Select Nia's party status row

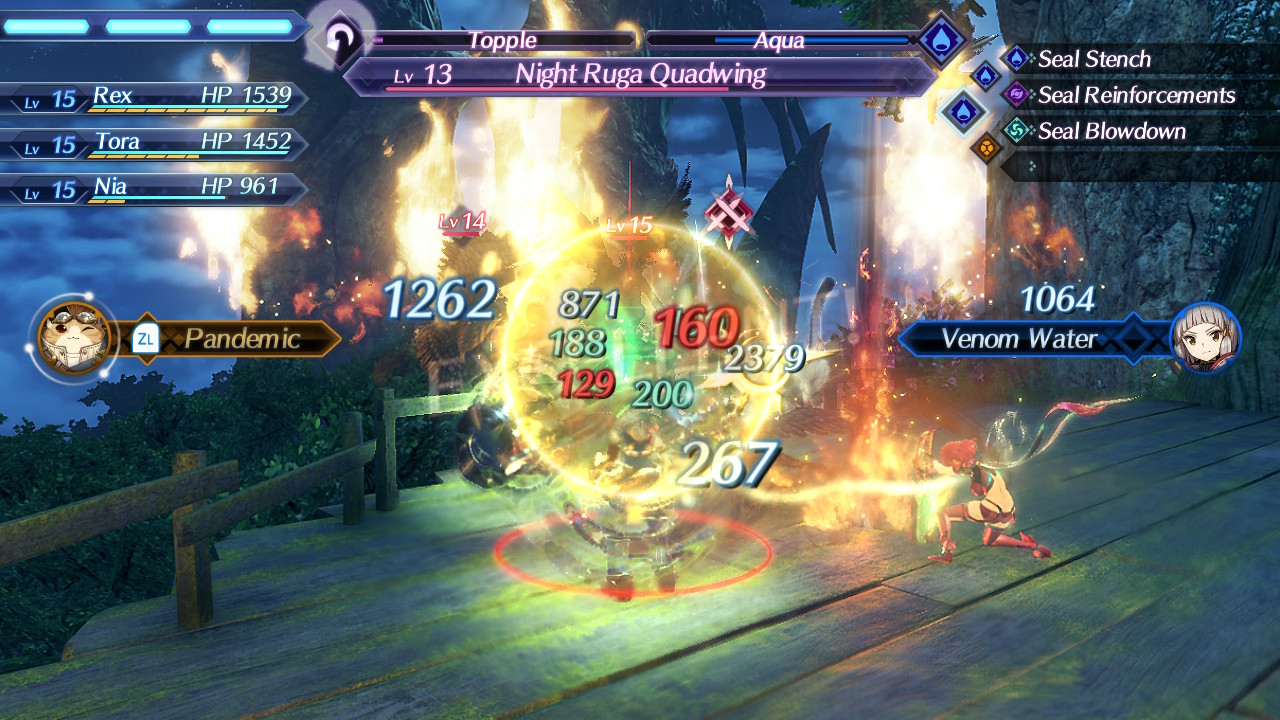[x=155, y=188]
